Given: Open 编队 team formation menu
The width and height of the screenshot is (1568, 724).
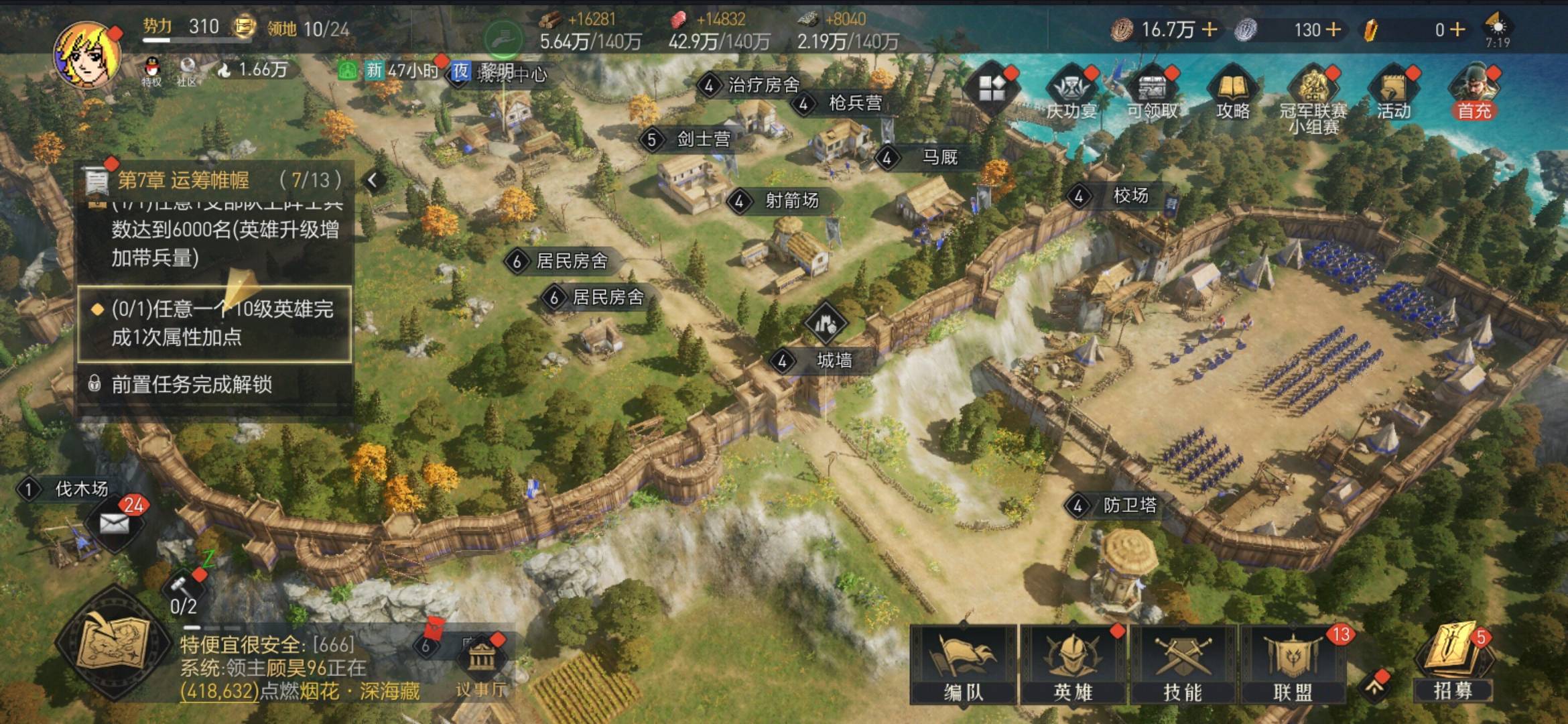Looking at the screenshot, I should [x=963, y=664].
